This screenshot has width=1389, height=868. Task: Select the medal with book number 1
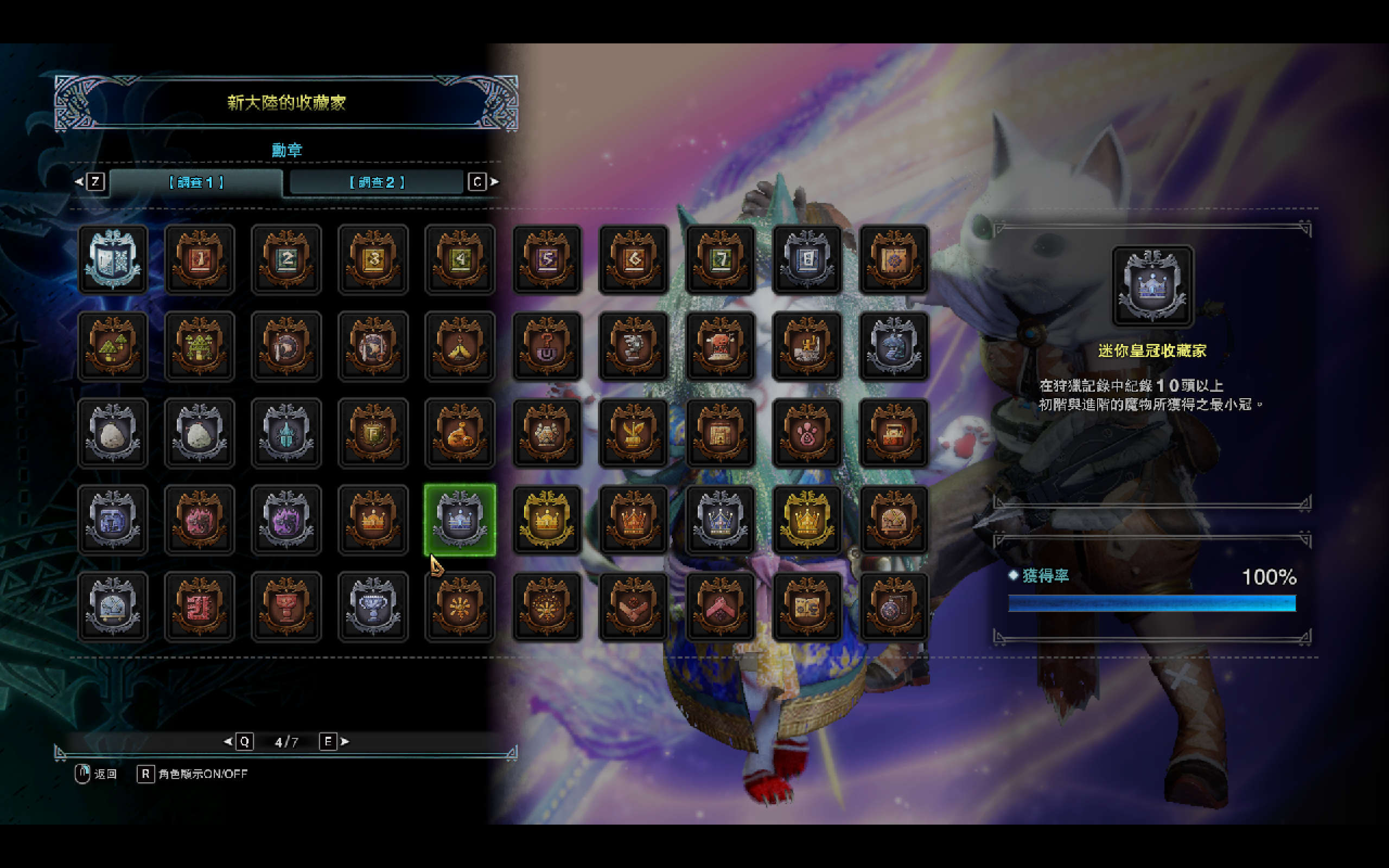click(200, 259)
